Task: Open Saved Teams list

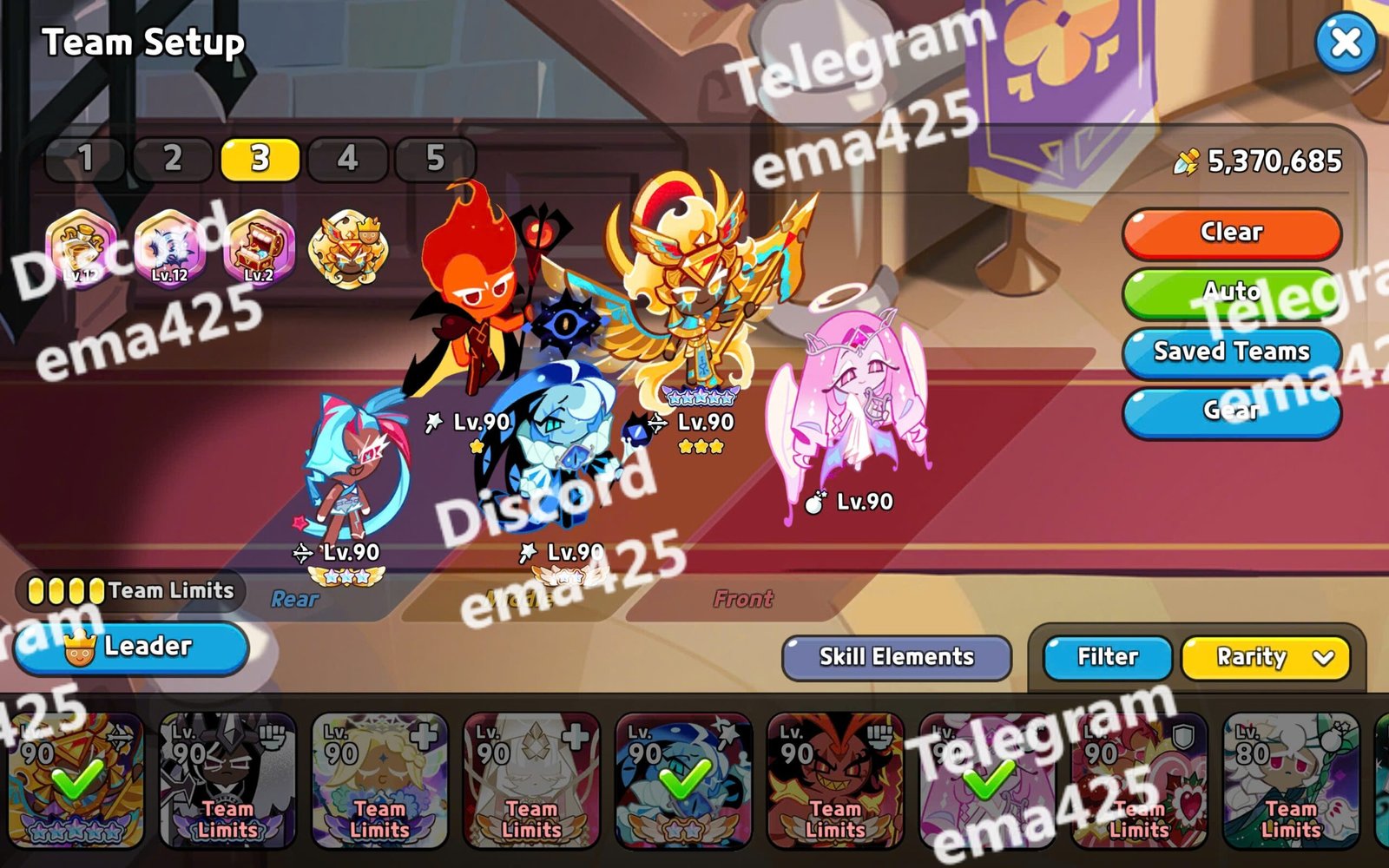Action: 1231,351
